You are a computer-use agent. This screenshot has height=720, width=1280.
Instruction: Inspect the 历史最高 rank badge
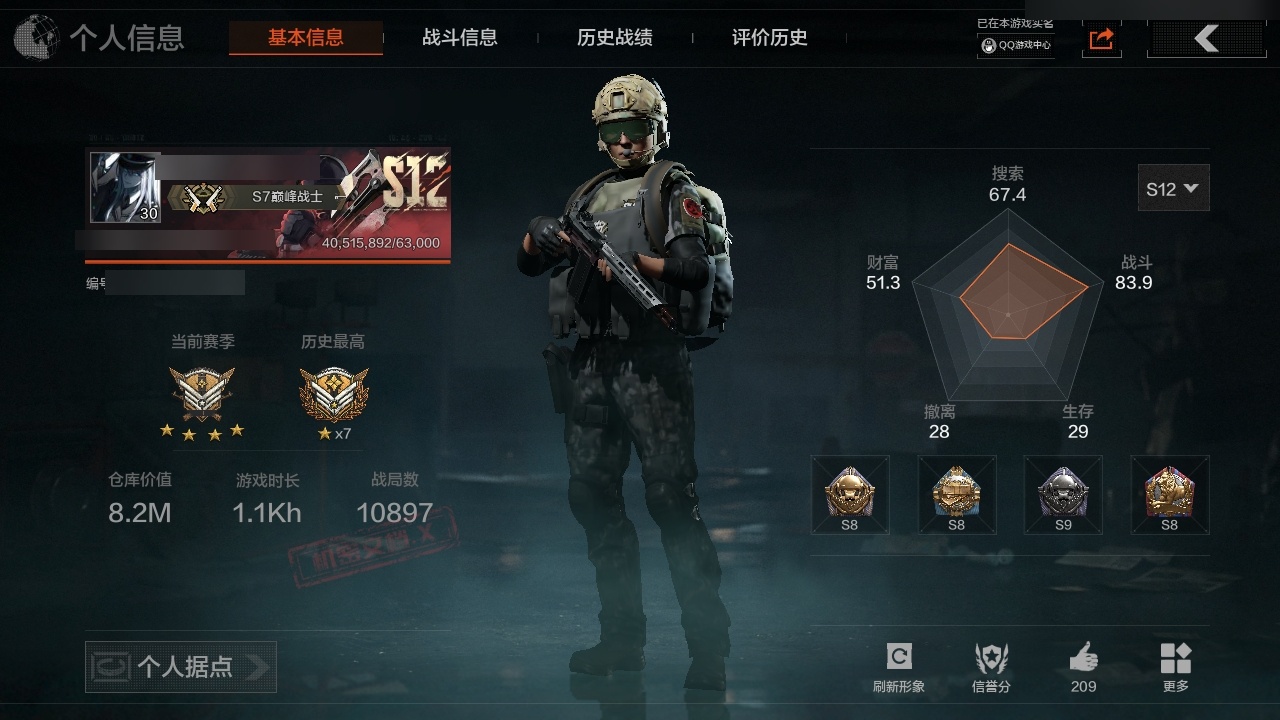[333, 393]
